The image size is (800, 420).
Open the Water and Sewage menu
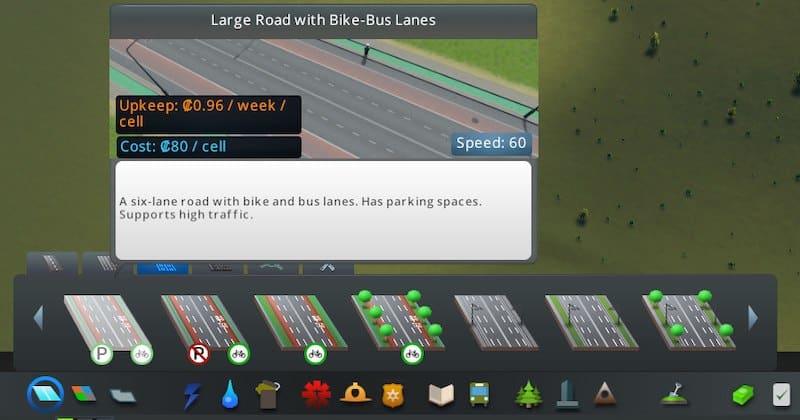point(231,394)
